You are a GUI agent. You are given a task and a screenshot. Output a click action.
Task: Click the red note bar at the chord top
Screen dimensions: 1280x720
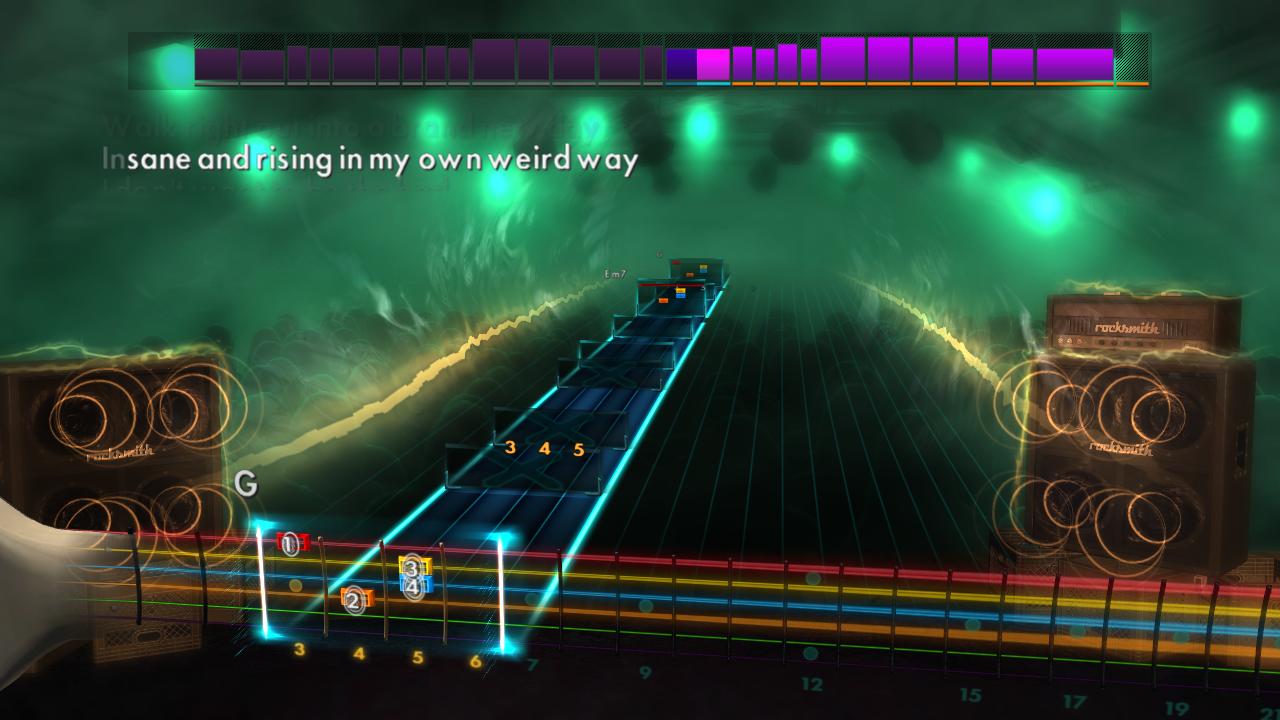tap(670, 286)
